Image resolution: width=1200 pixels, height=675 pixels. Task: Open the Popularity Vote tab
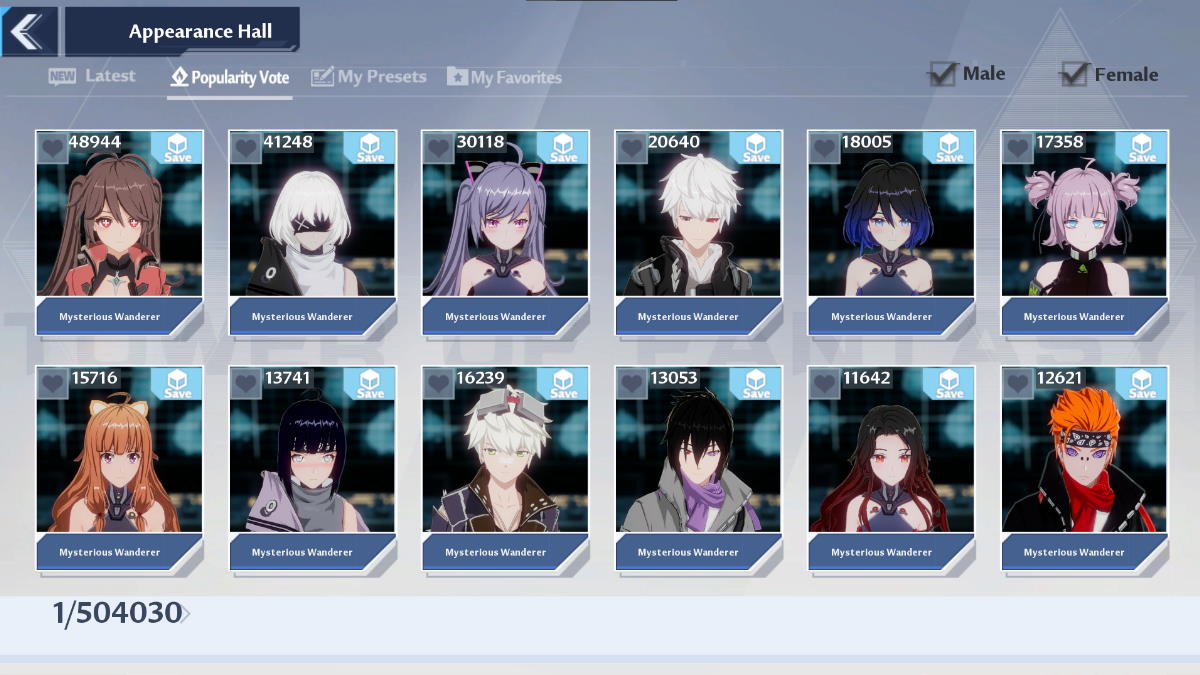tap(230, 77)
